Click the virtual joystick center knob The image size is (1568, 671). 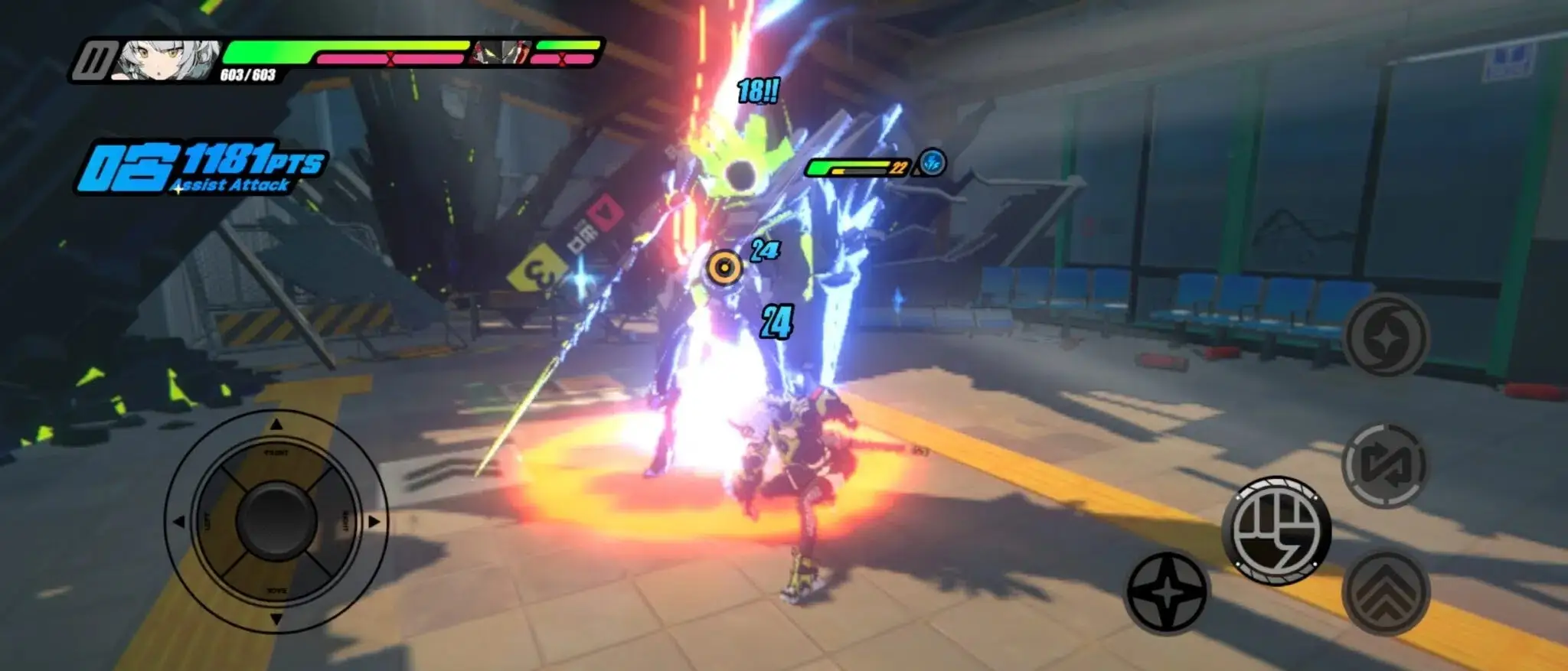tap(276, 520)
